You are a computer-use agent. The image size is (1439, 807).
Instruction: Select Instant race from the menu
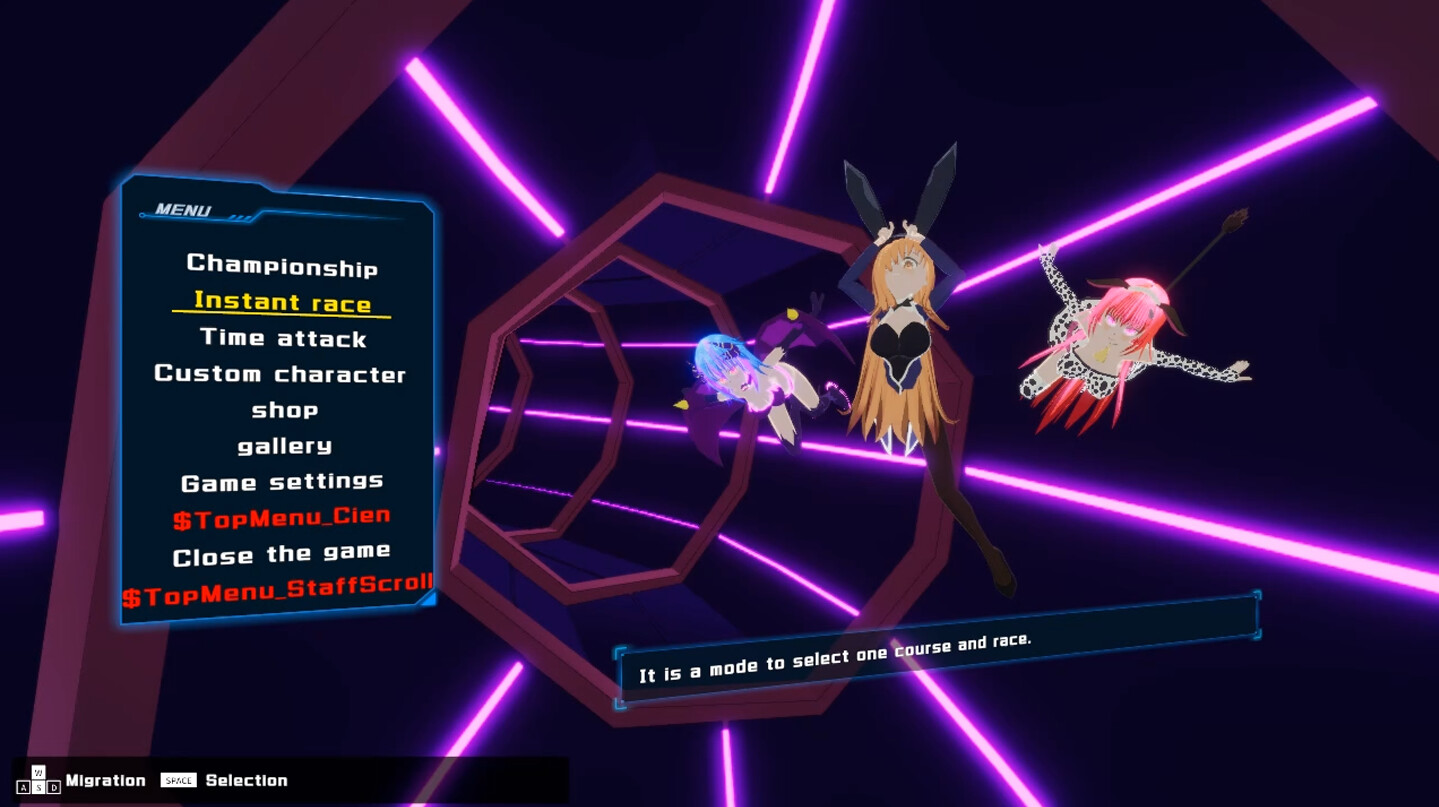(281, 303)
